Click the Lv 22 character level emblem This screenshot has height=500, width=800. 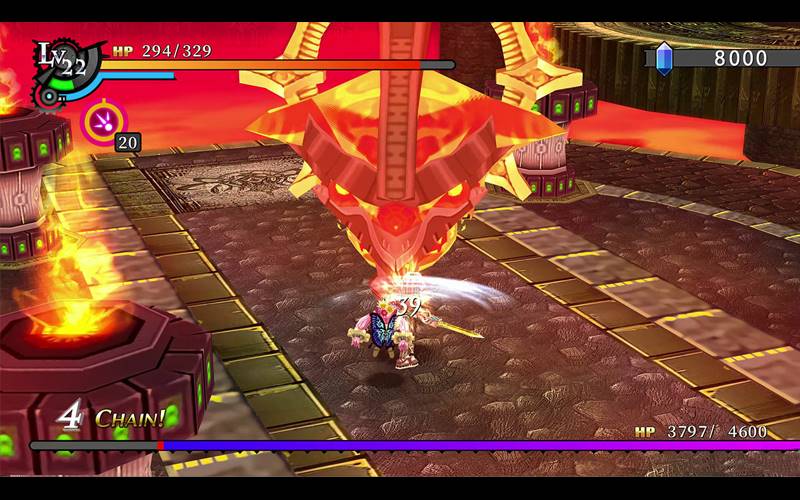[61, 62]
